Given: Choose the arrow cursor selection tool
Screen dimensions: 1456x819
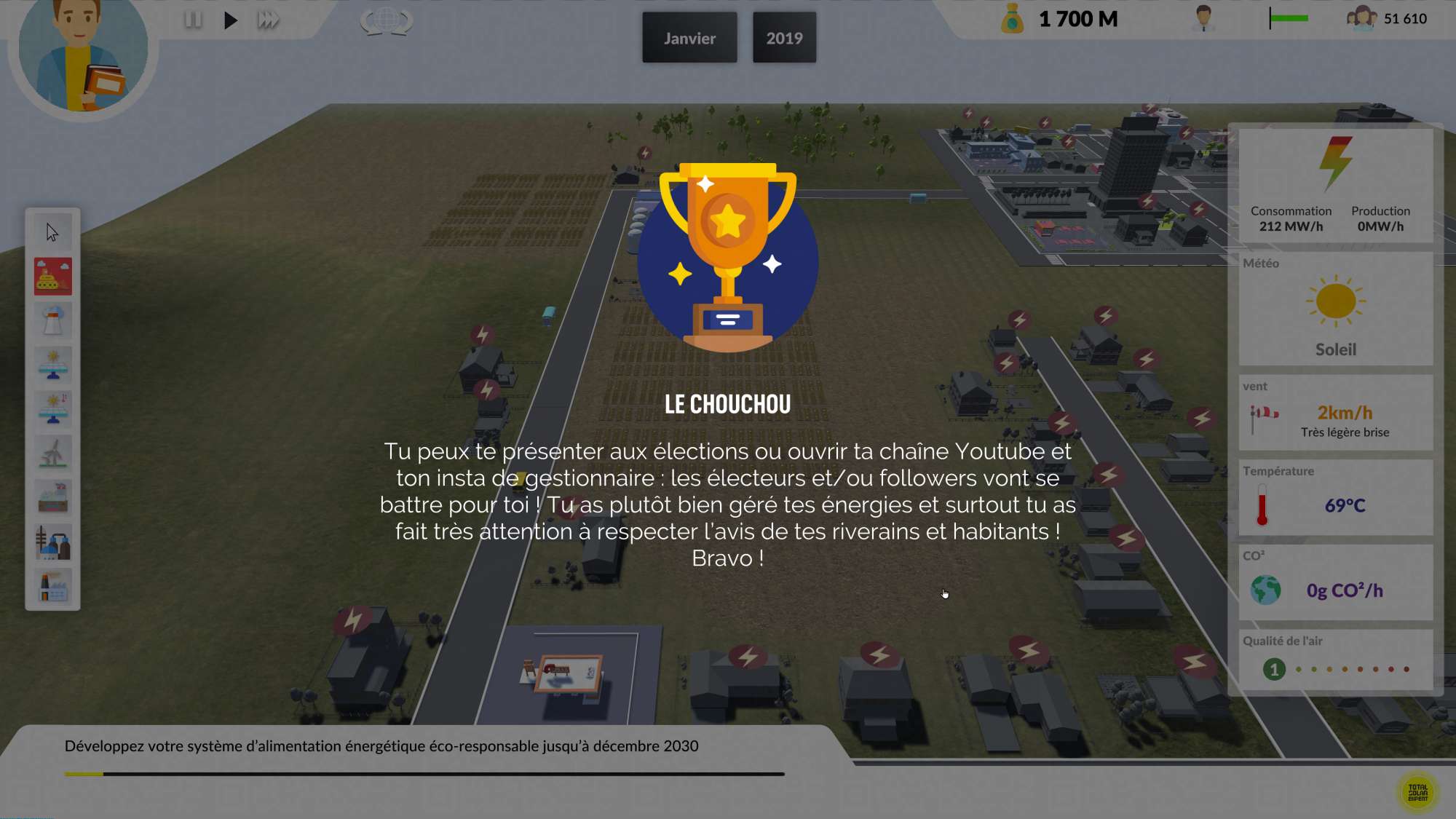Looking at the screenshot, I should pyautogui.click(x=52, y=232).
